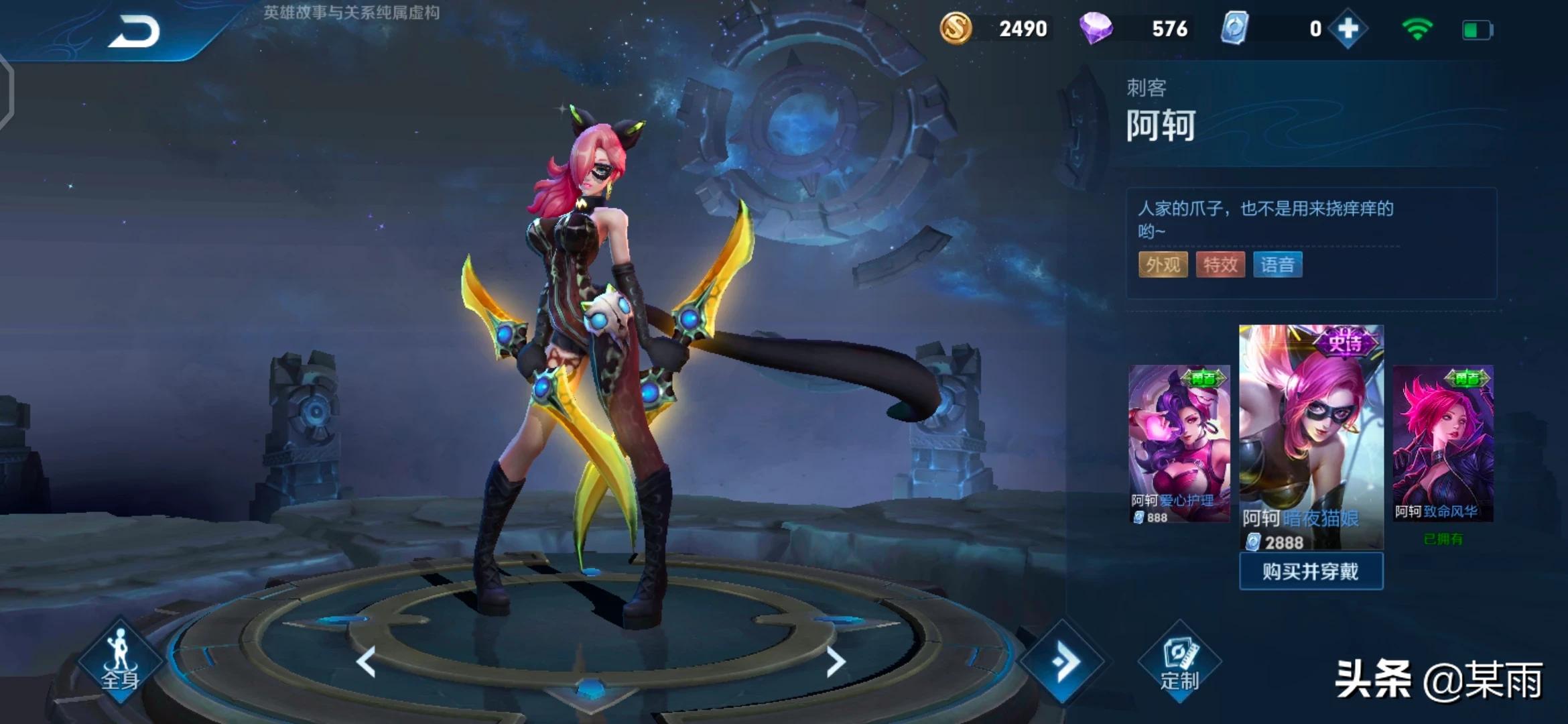1568x724 pixels.
Task: Choose the 致命风华 skin thumbnail
Action: [1443, 442]
